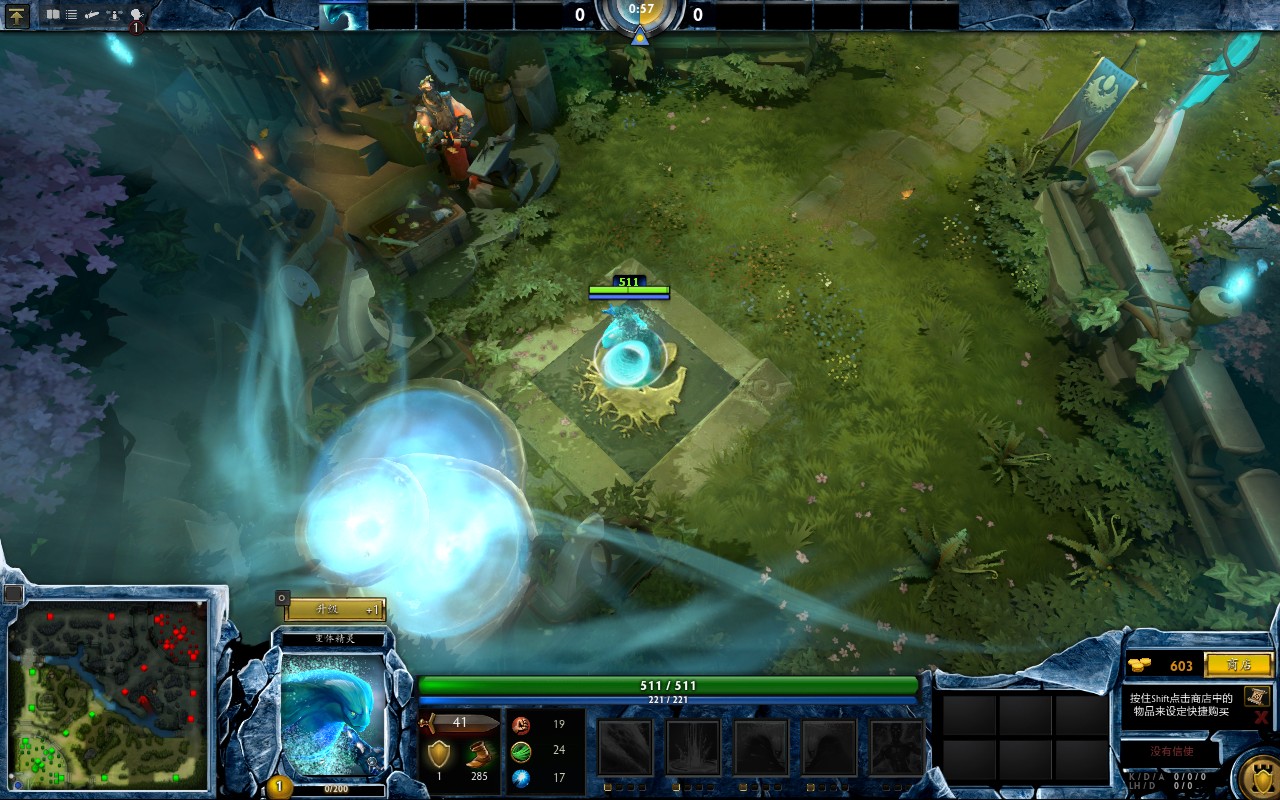
Task: Select the 没有信使 courier panel
Action: (1170, 751)
